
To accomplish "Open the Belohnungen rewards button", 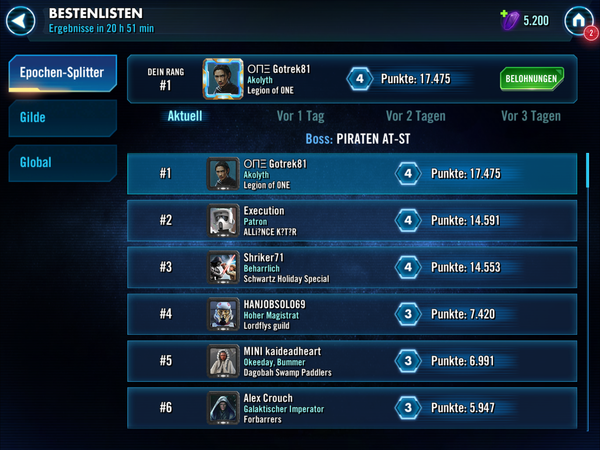I will [x=531, y=78].
